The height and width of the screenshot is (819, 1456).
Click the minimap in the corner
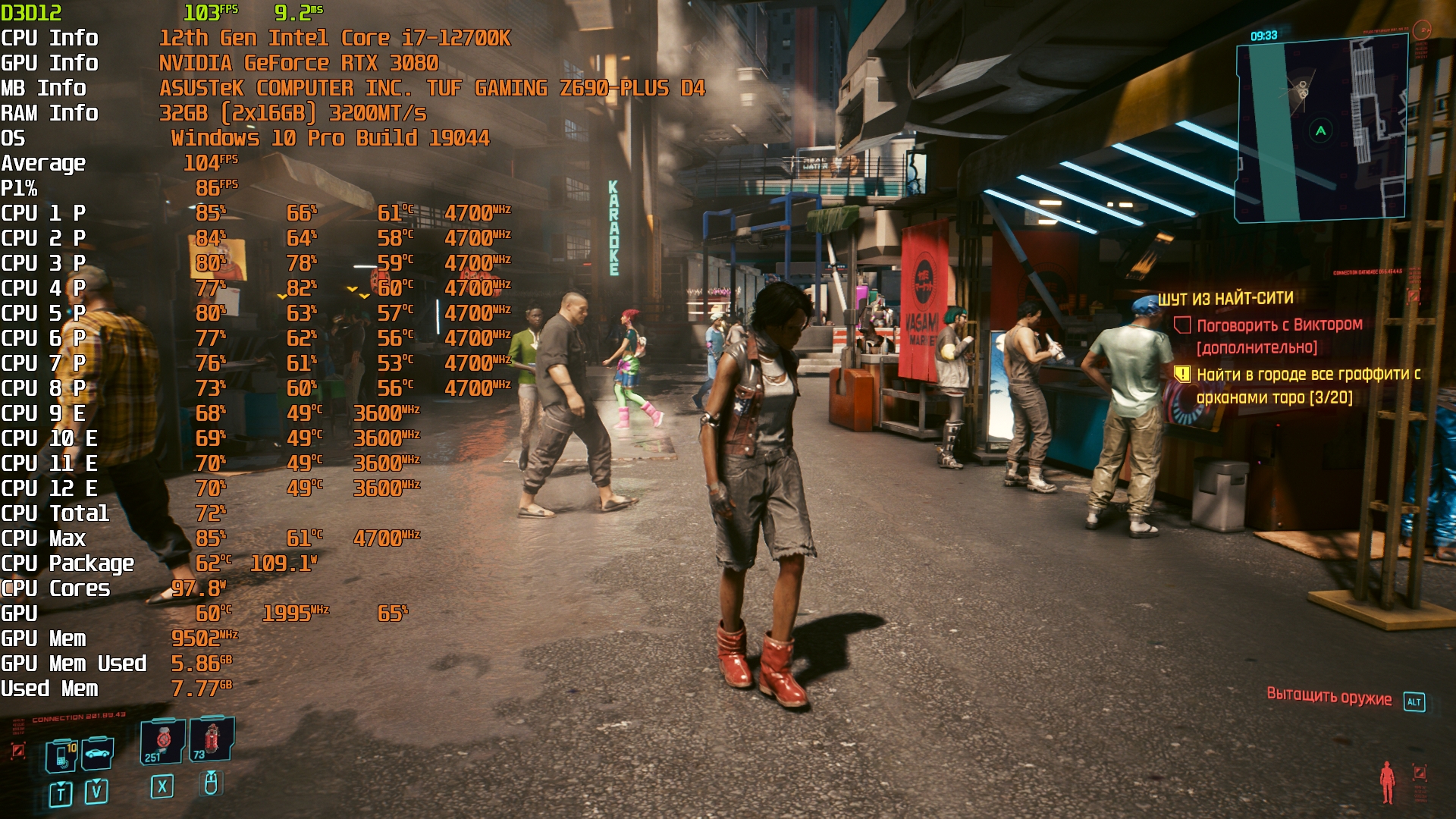point(1321,130)
